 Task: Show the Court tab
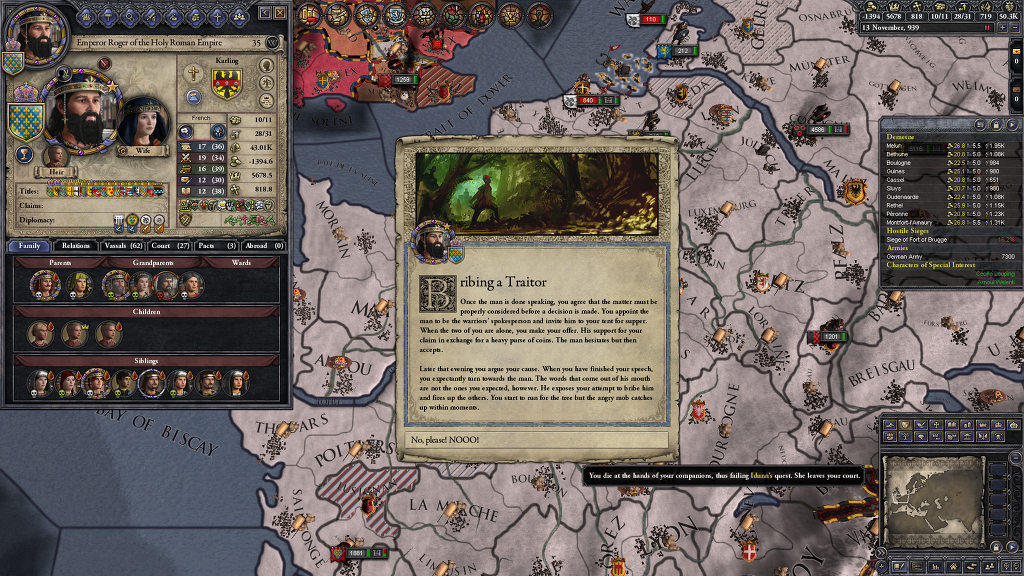click(x=170, y=245)
